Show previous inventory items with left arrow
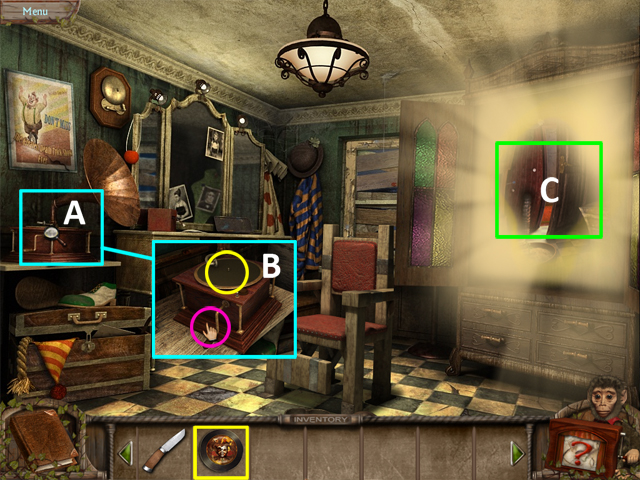640x480 pixels. pyautogui.click(x=127, y=454)
